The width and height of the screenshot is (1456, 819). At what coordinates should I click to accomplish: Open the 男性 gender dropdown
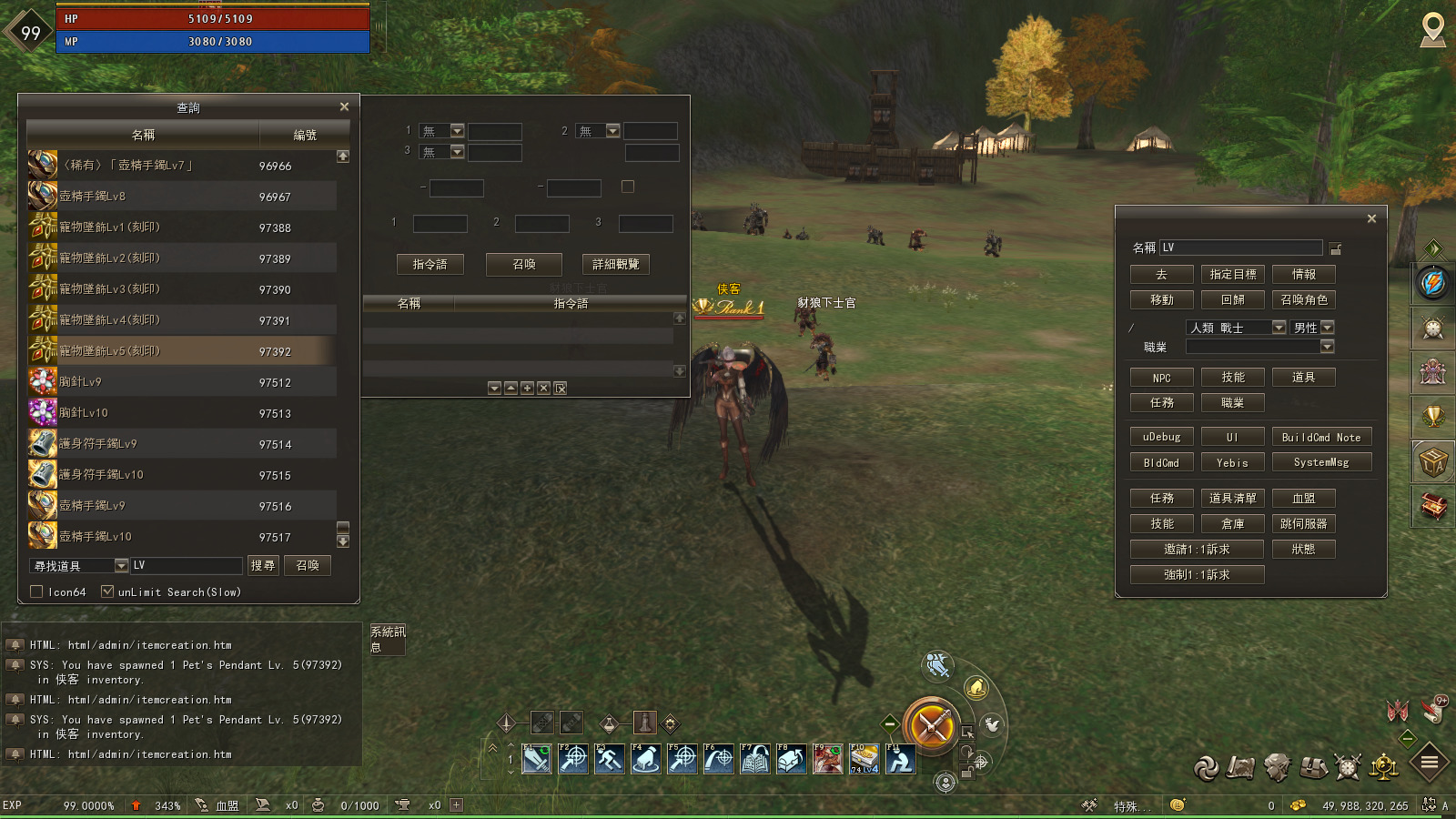click(1327, 327)
